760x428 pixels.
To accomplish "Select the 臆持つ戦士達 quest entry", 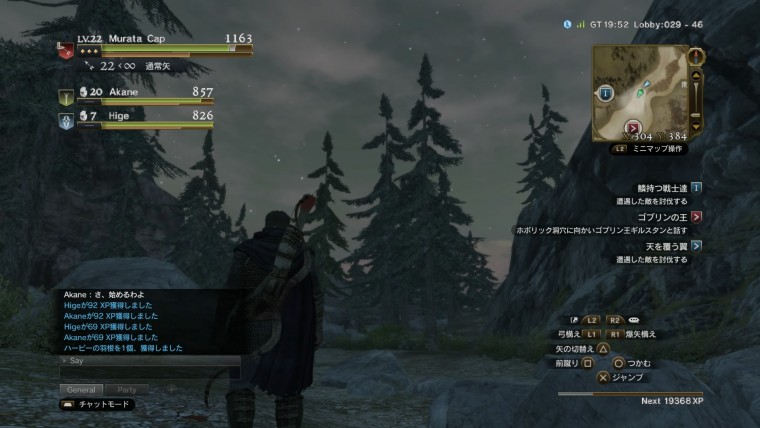I will coord(664,187).
